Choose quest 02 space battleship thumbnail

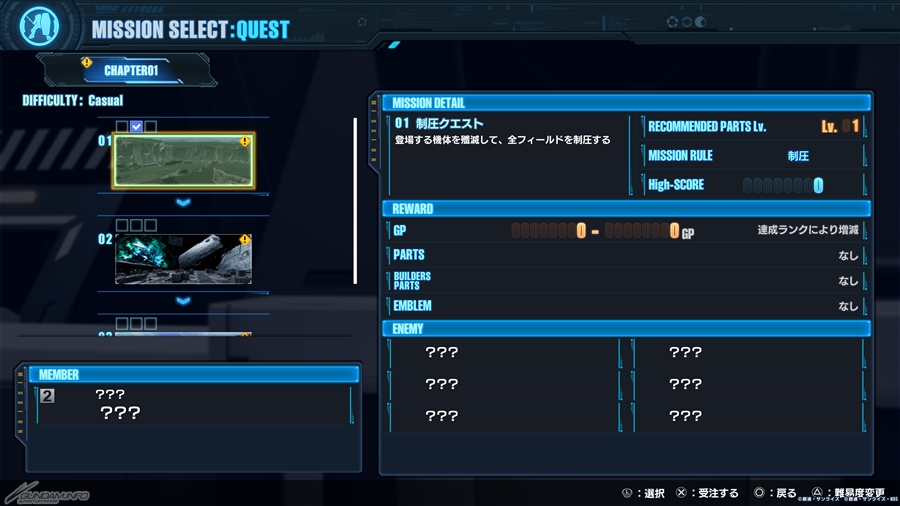(182, 260)
